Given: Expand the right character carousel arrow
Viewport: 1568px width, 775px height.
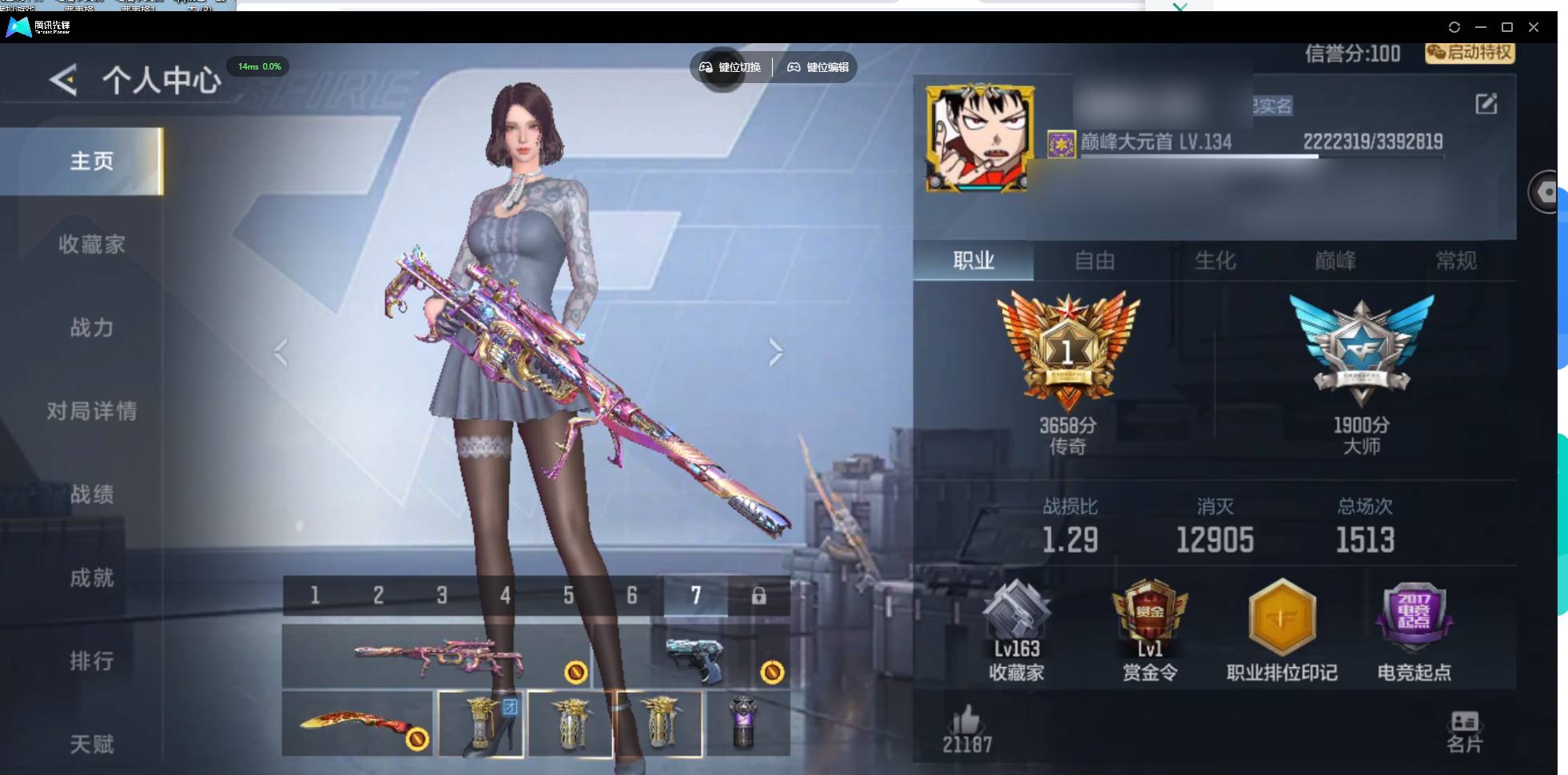Looking at the screenshot, I should pos(775,352).
